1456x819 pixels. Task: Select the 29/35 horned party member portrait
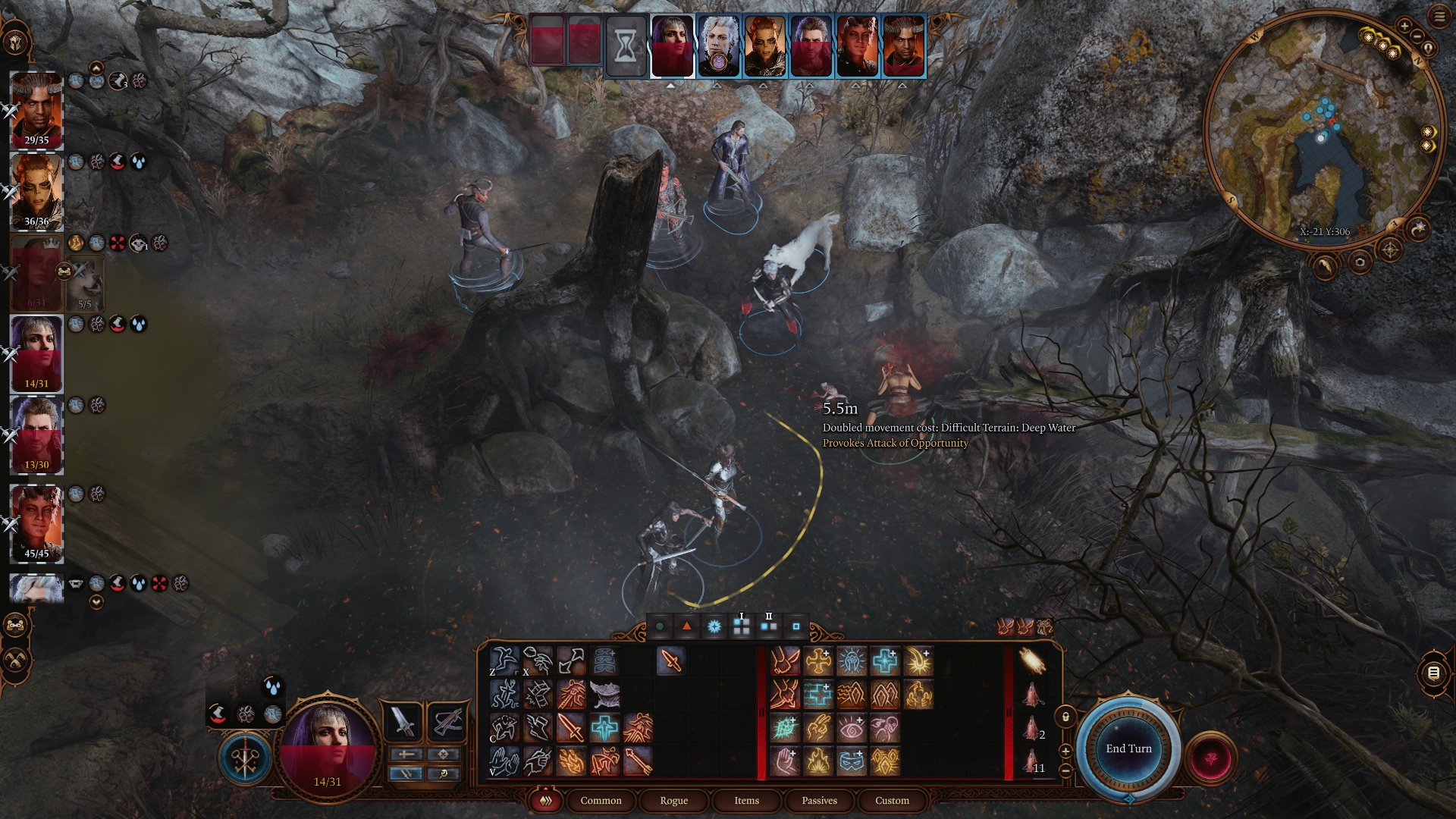pyautogui.click(x=36, y=109)
